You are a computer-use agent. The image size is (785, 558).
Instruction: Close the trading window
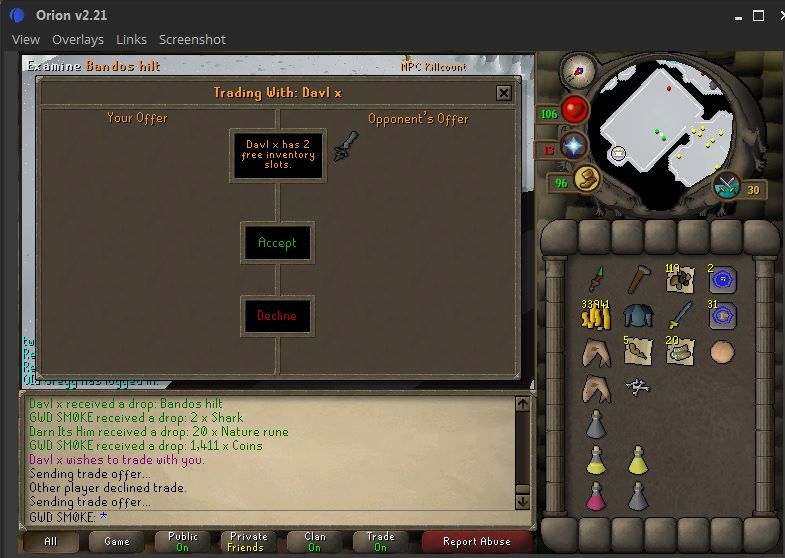503,93
